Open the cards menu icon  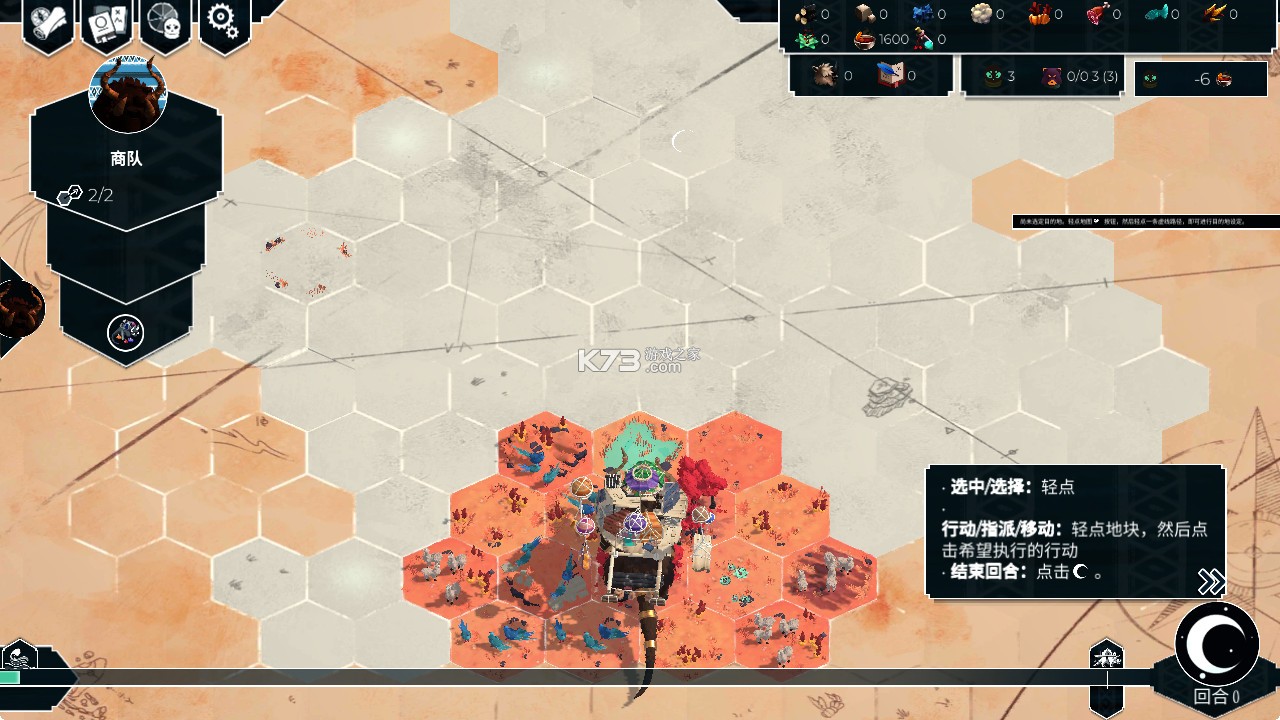[x=108, y=22]
